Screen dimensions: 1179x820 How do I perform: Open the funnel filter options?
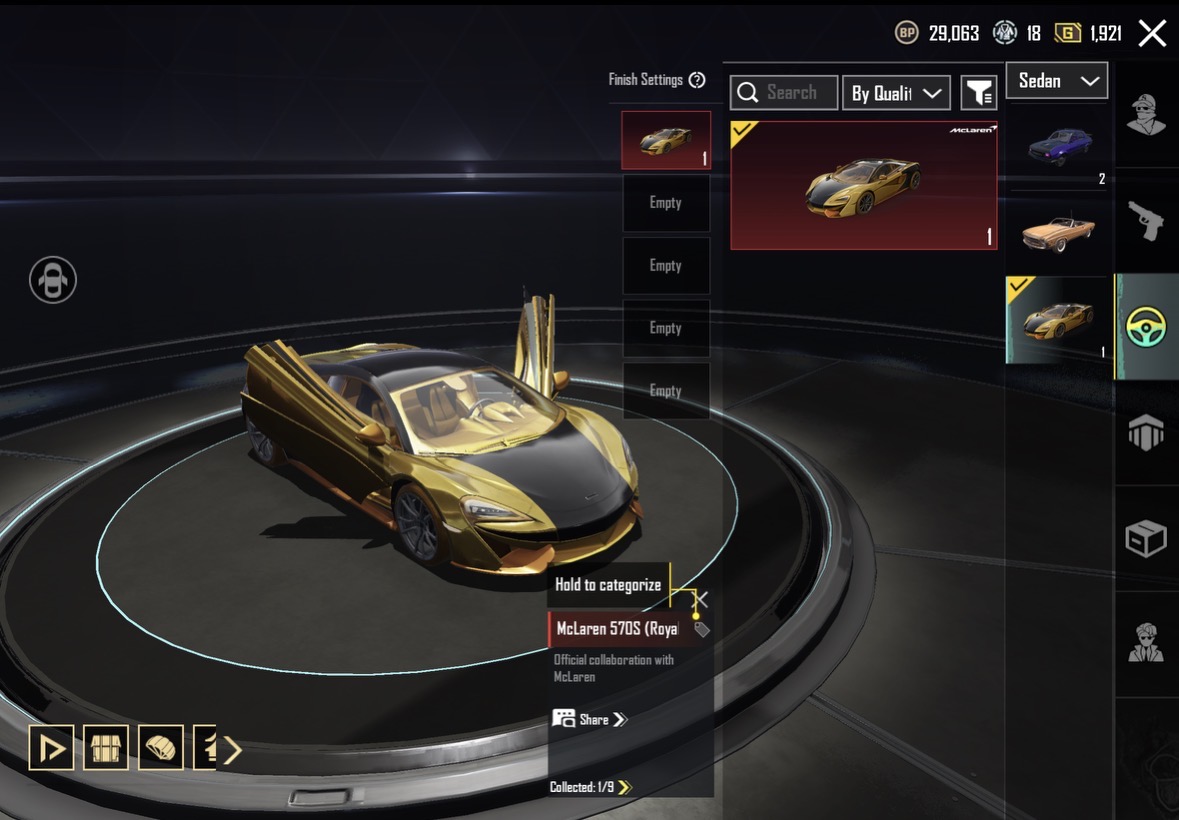(x=979, y=93)
